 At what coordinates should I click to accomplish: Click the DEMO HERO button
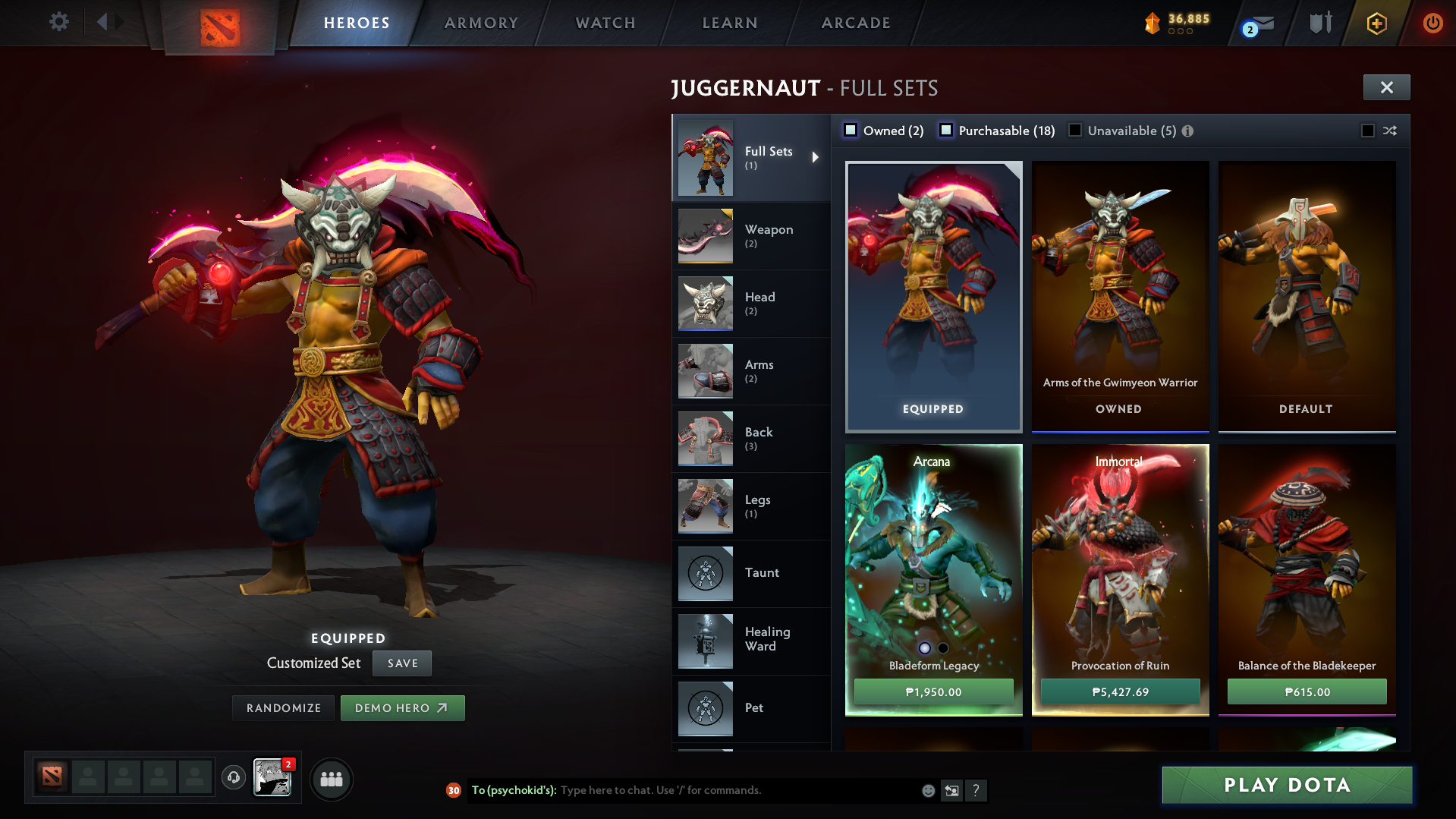point(402,707)
